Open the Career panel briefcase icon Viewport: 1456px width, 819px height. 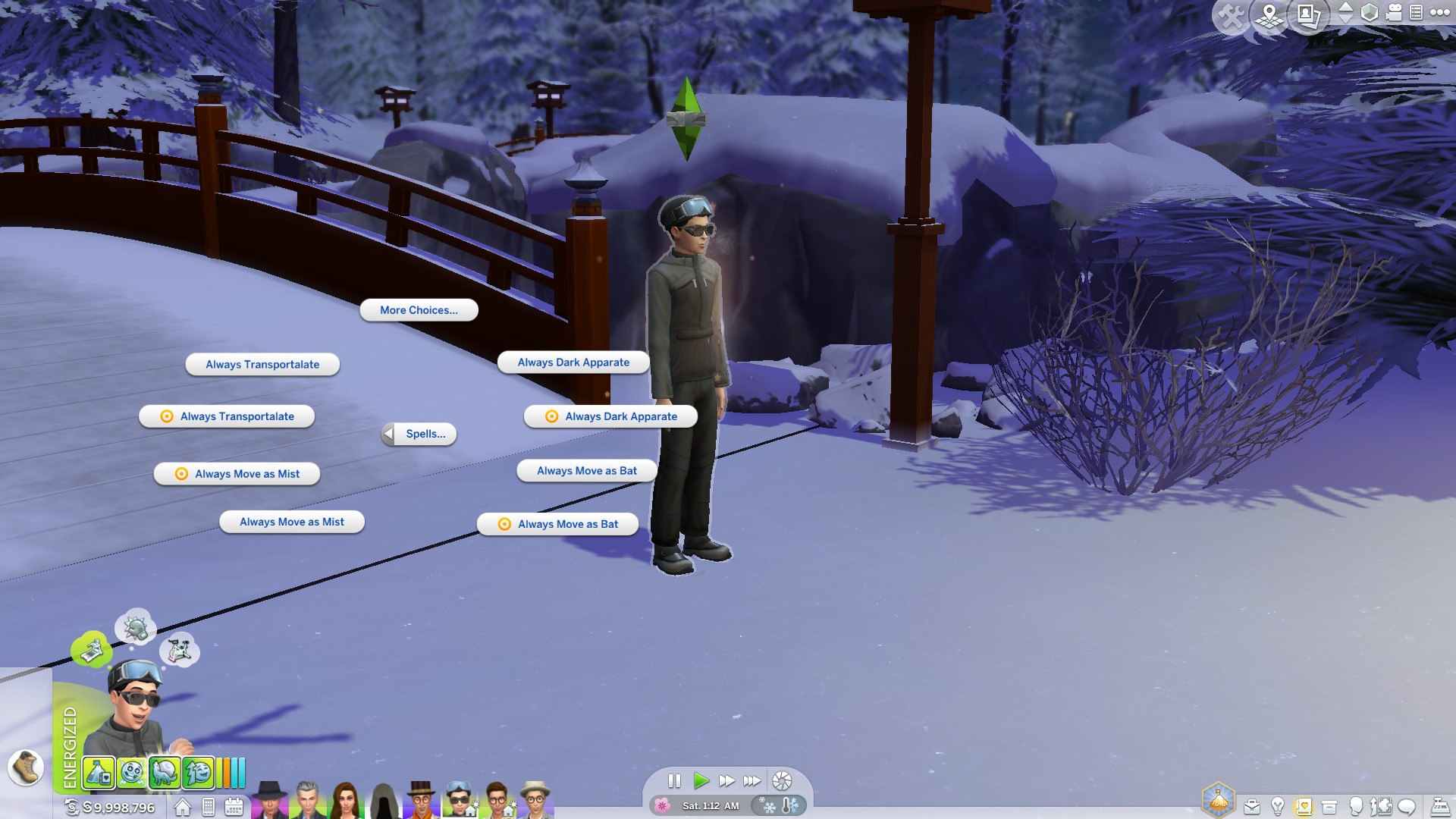[1254, 806]
